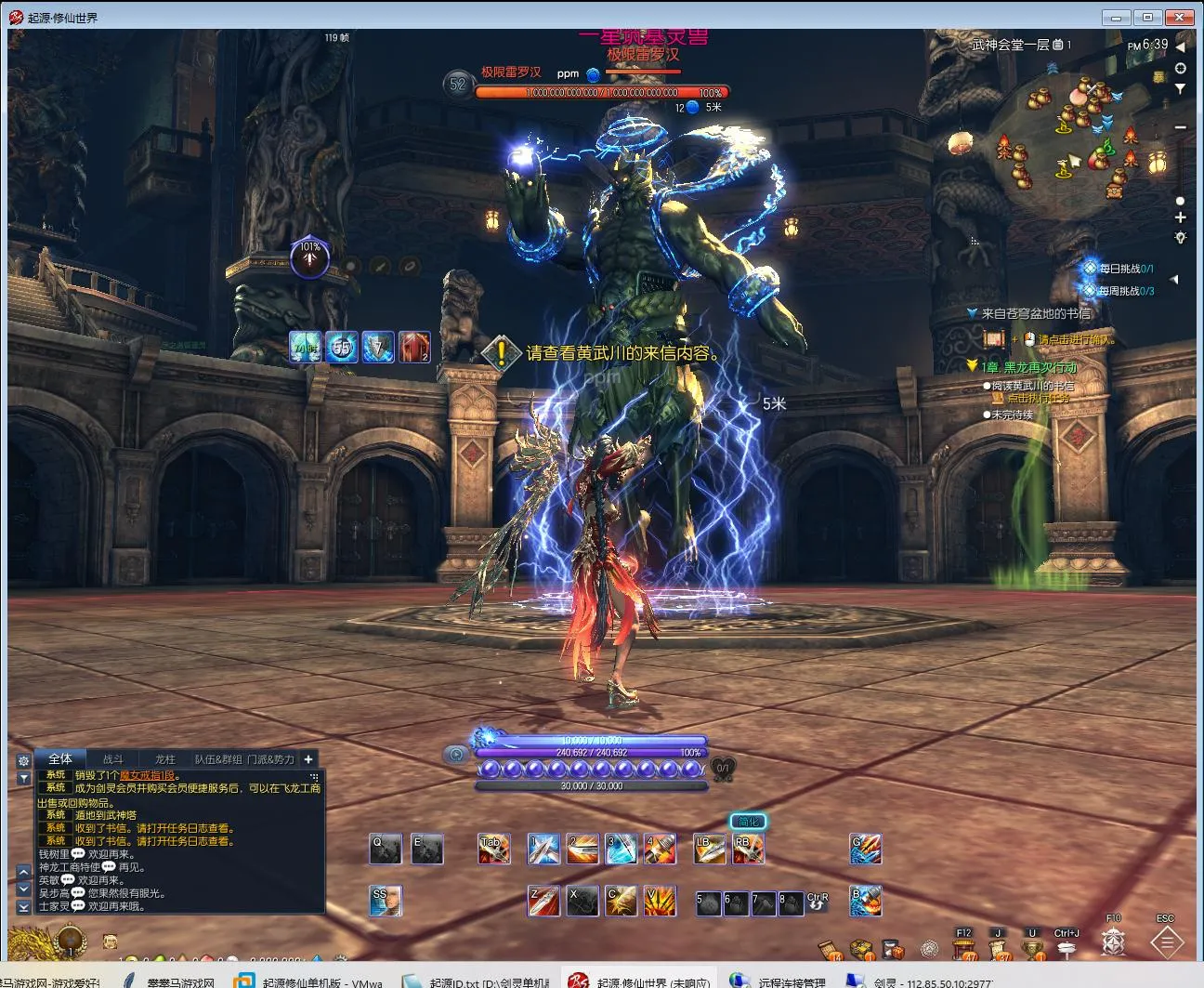Use the skill in slot 3
Viewport: 1204px width, 988px height.
[x=621, y=849]
